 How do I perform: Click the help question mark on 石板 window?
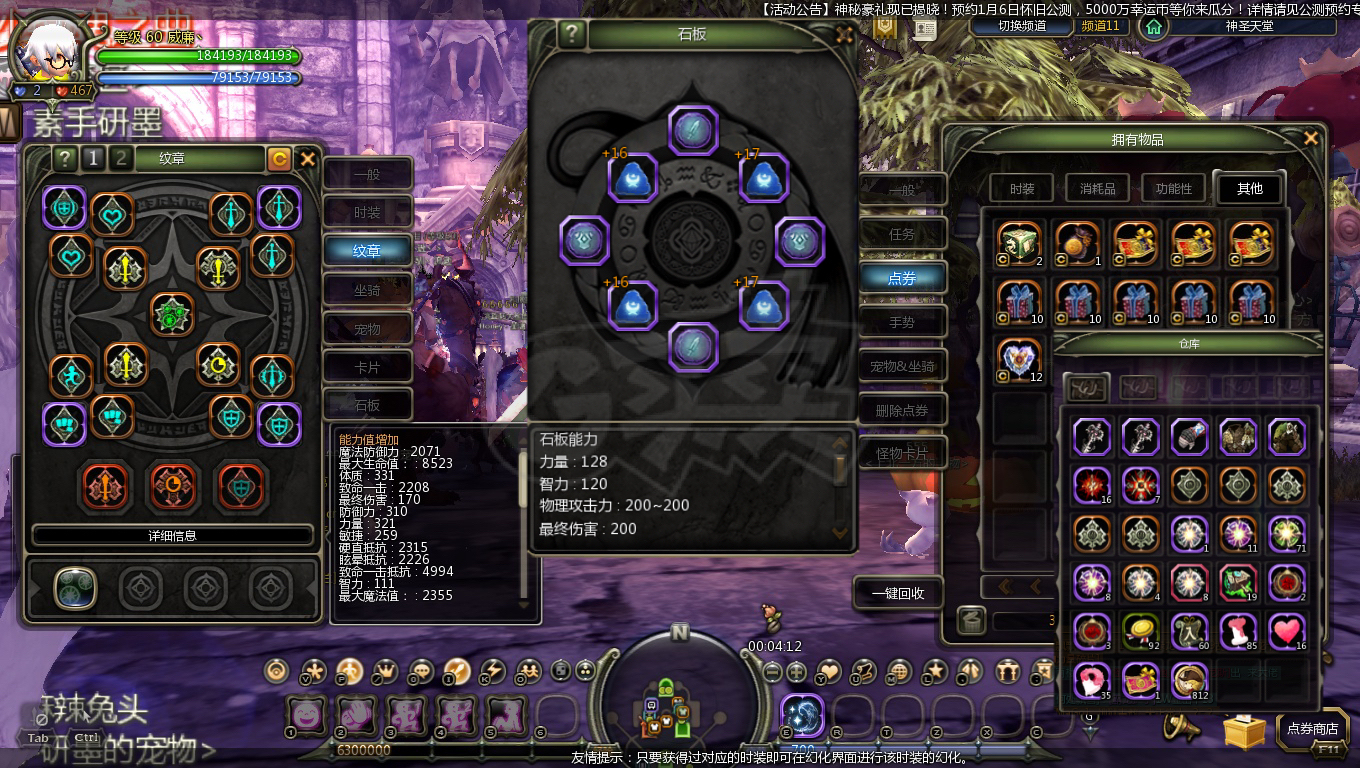click(572, 35)
